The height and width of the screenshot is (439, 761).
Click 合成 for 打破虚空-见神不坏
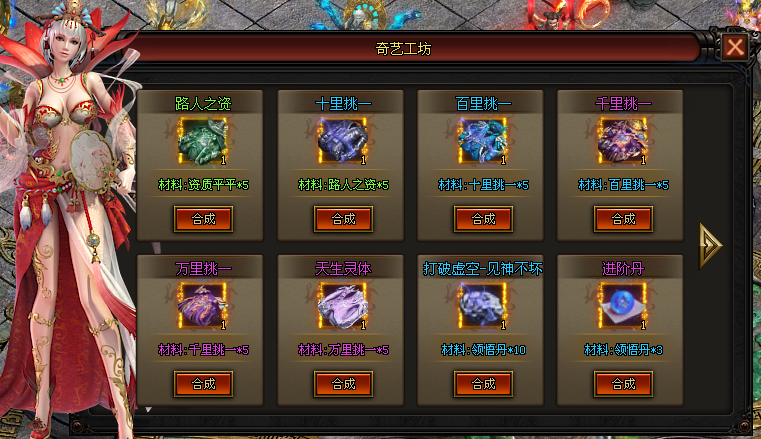[483, 383]
